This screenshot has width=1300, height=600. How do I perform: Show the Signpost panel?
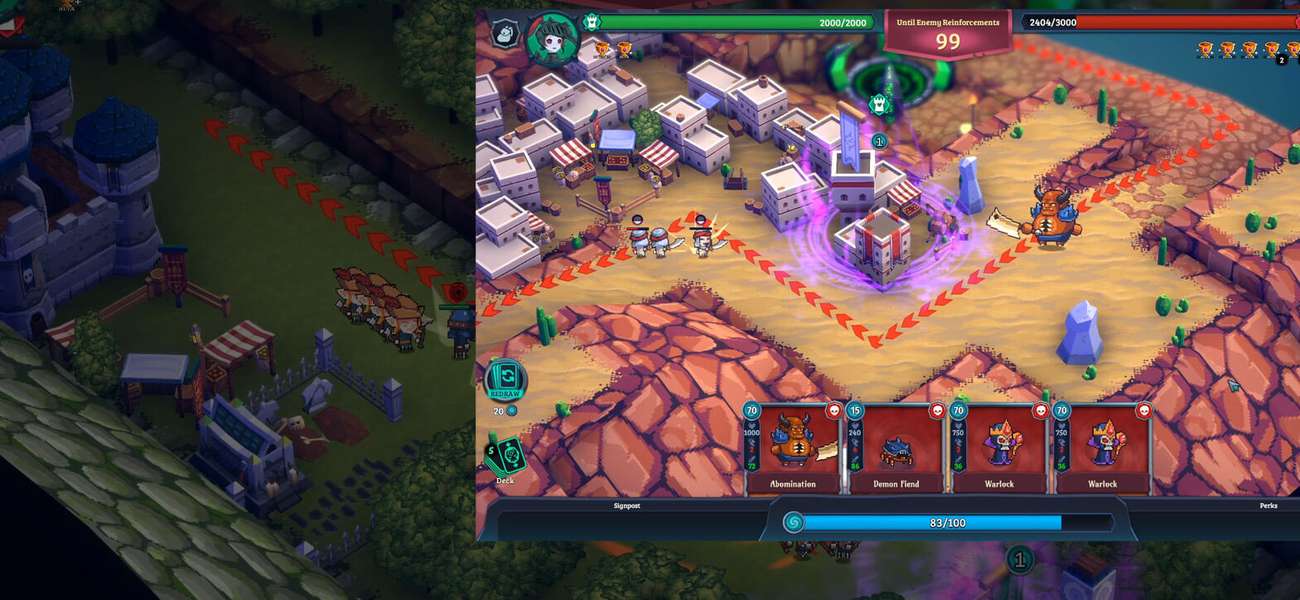click(626, 506)
